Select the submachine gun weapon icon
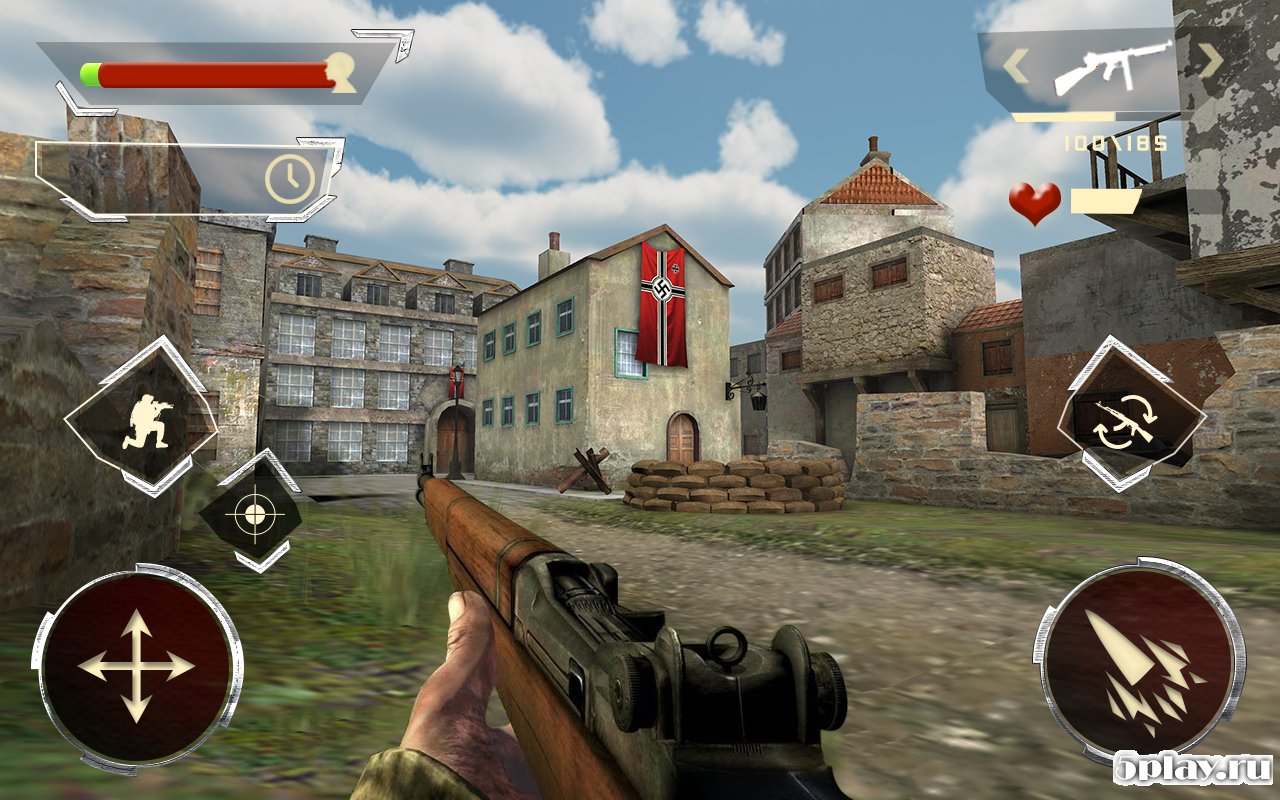 click(x=1112, y=66)
